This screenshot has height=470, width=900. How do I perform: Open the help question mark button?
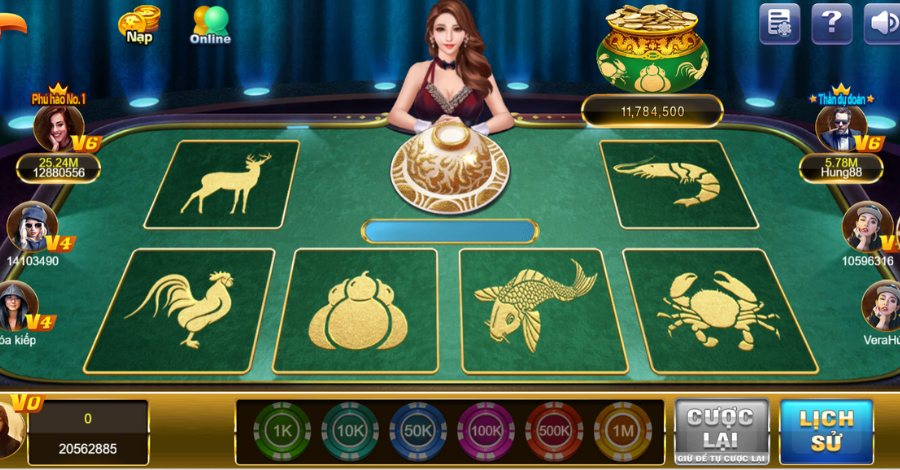[x=831, y=23]
